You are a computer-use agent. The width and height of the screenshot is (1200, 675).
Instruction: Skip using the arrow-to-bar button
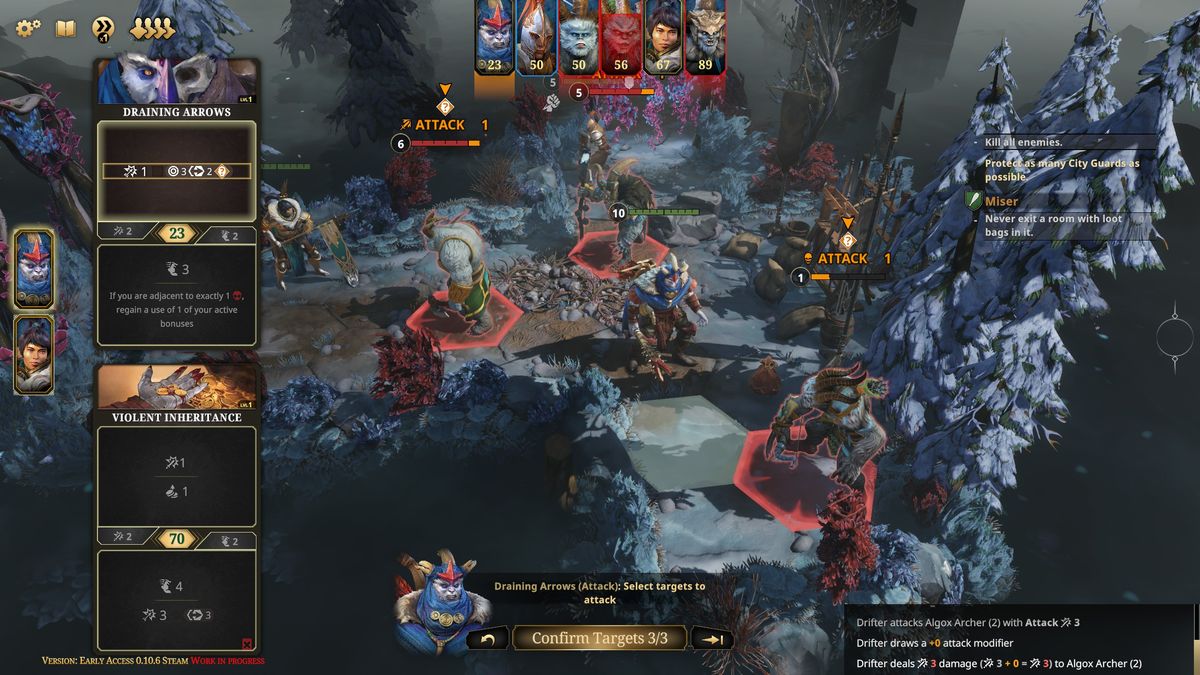click(x=712, y=639)
